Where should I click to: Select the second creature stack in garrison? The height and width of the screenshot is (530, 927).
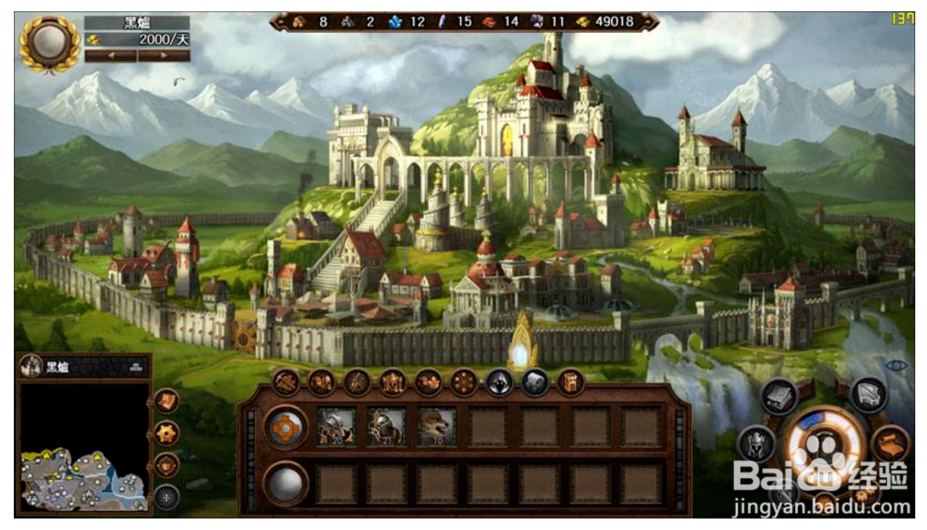coord(386,427)
